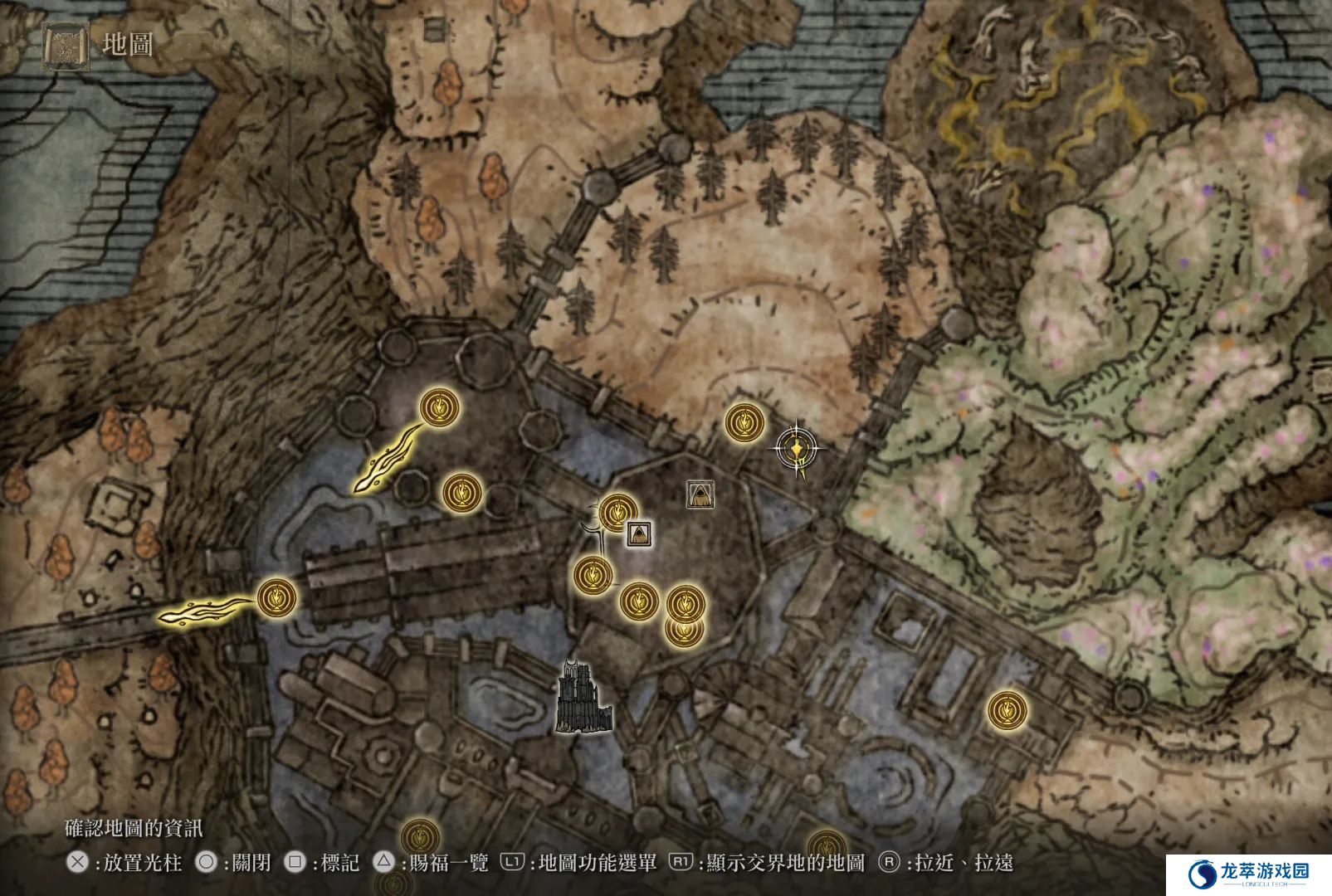
Task: Click the dark hooded figure NPC marker
Action: point(638,533)
